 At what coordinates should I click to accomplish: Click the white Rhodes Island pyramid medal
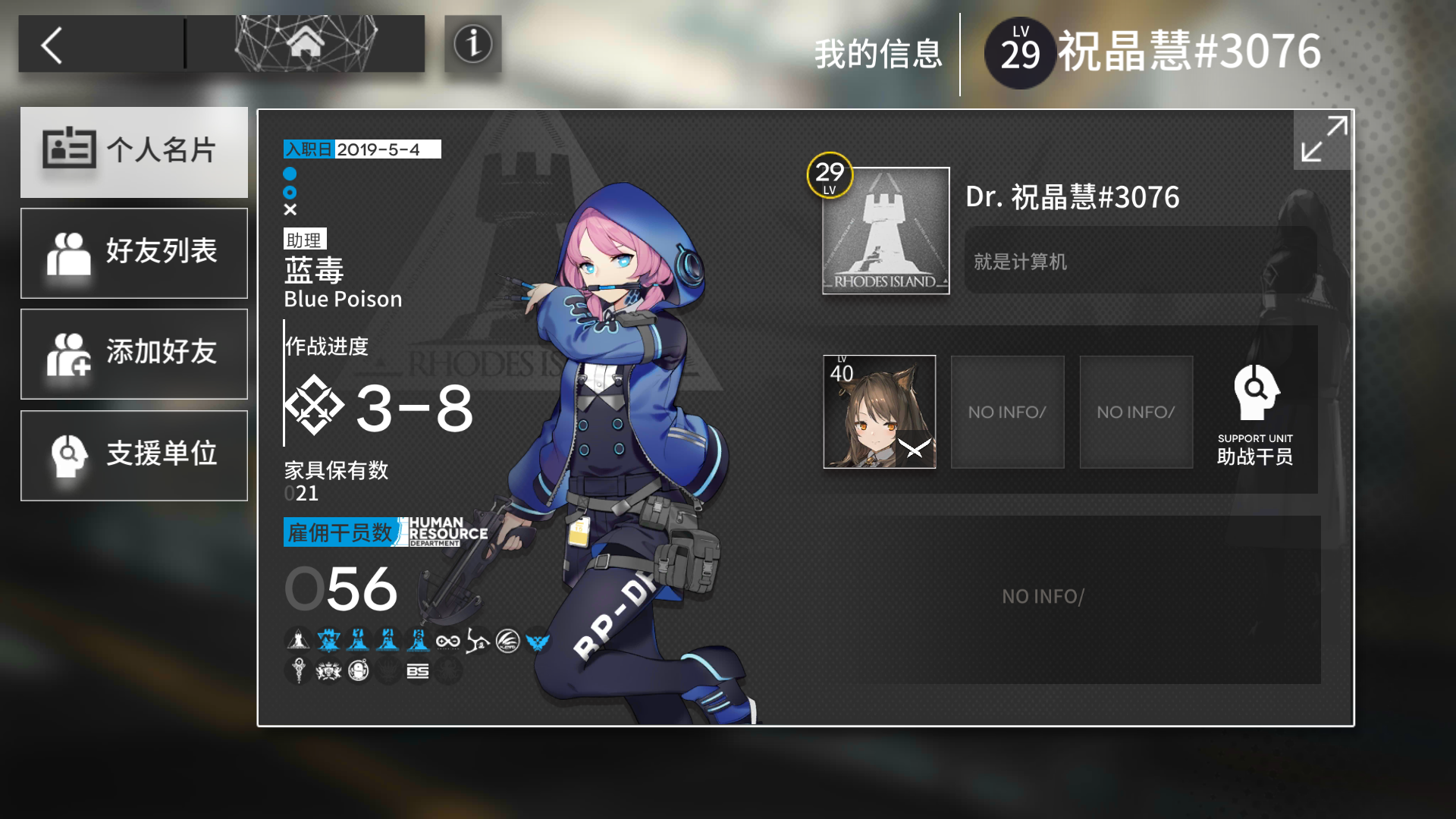297,639
